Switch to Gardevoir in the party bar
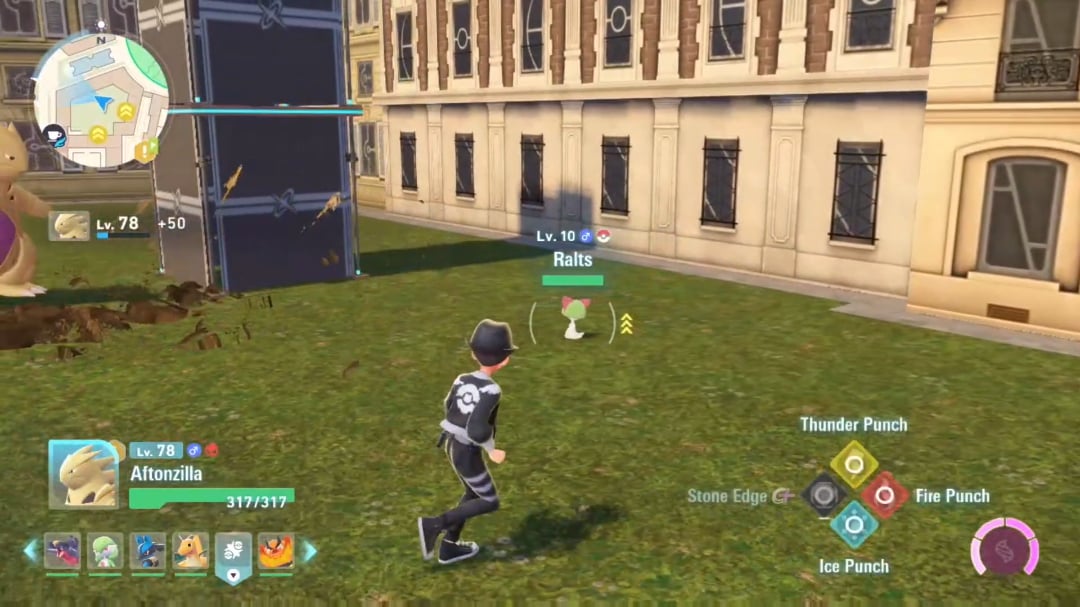 [105, 551]
